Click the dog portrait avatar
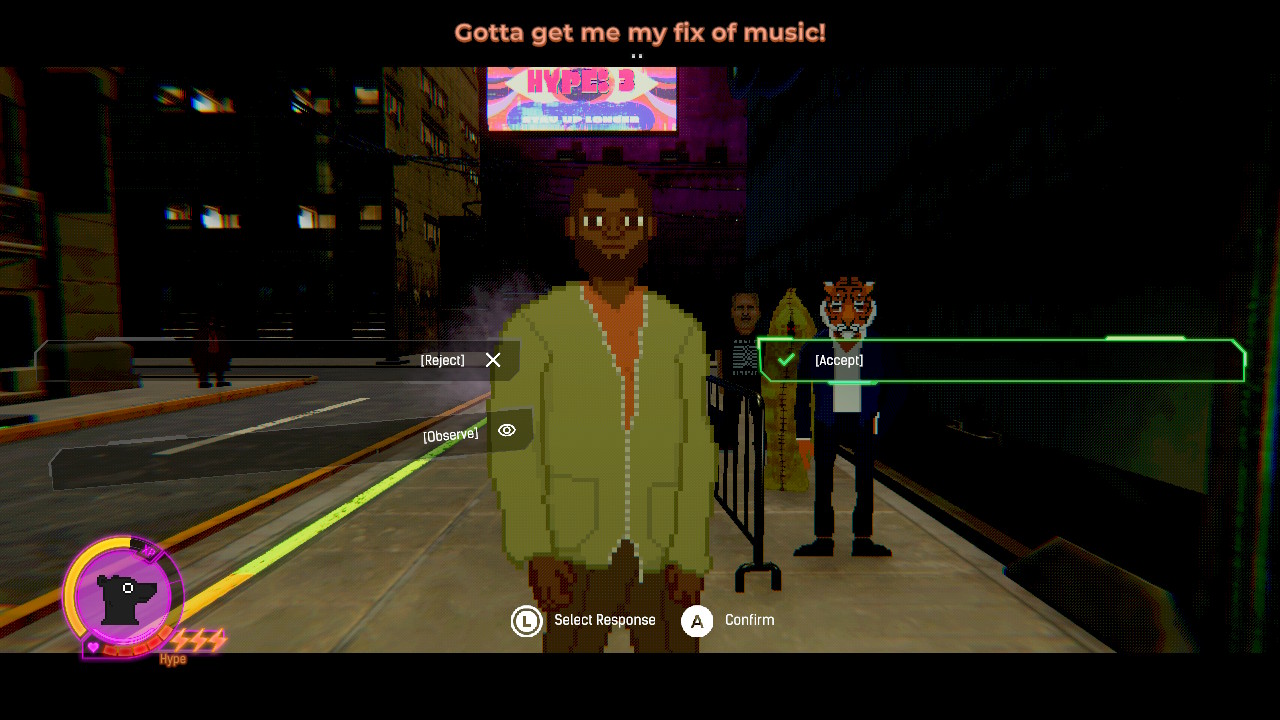This screenshot has width=1280, height=720. pos(124,598)
